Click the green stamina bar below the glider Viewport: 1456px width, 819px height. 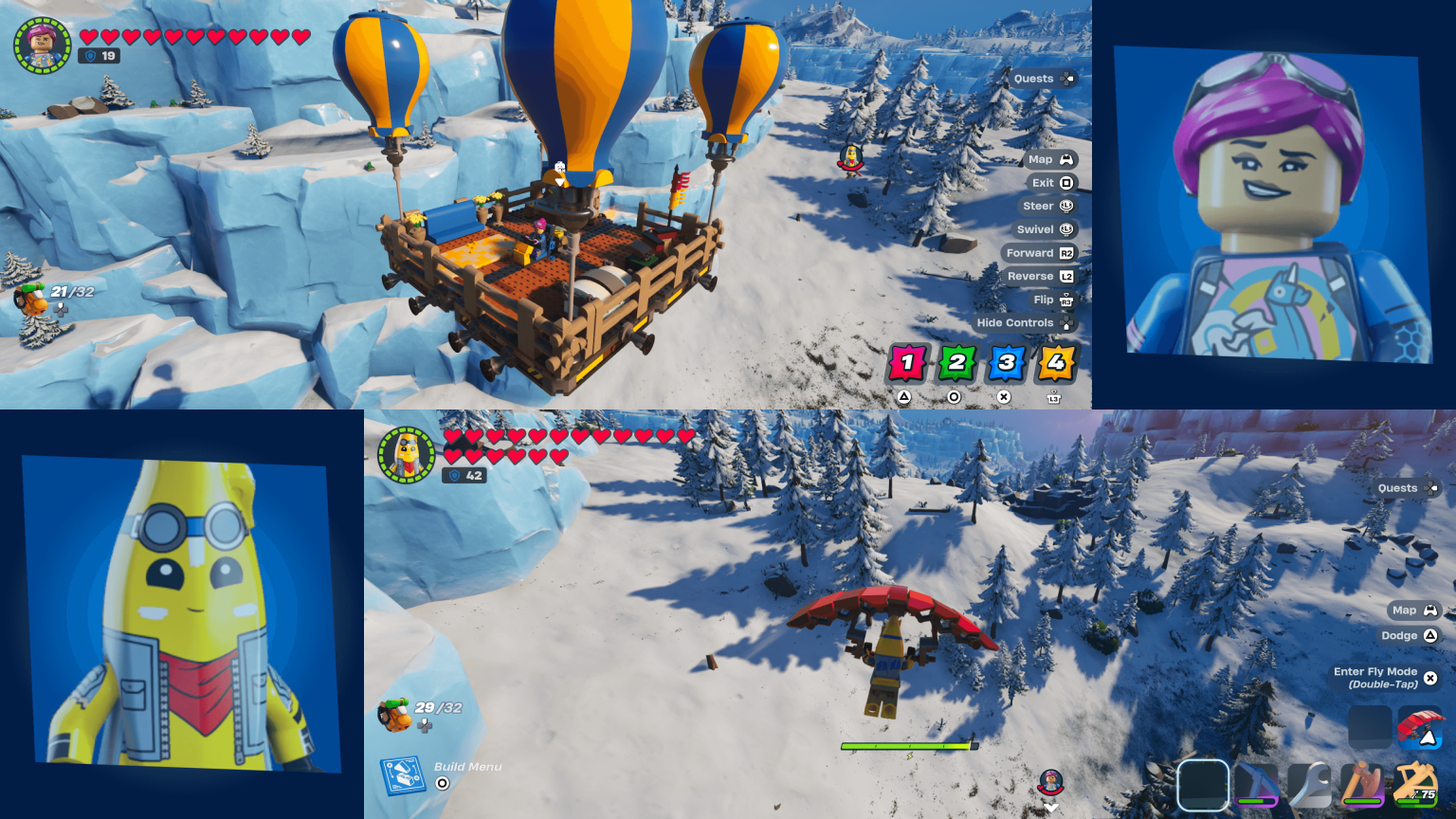click(x=908, y=745)
